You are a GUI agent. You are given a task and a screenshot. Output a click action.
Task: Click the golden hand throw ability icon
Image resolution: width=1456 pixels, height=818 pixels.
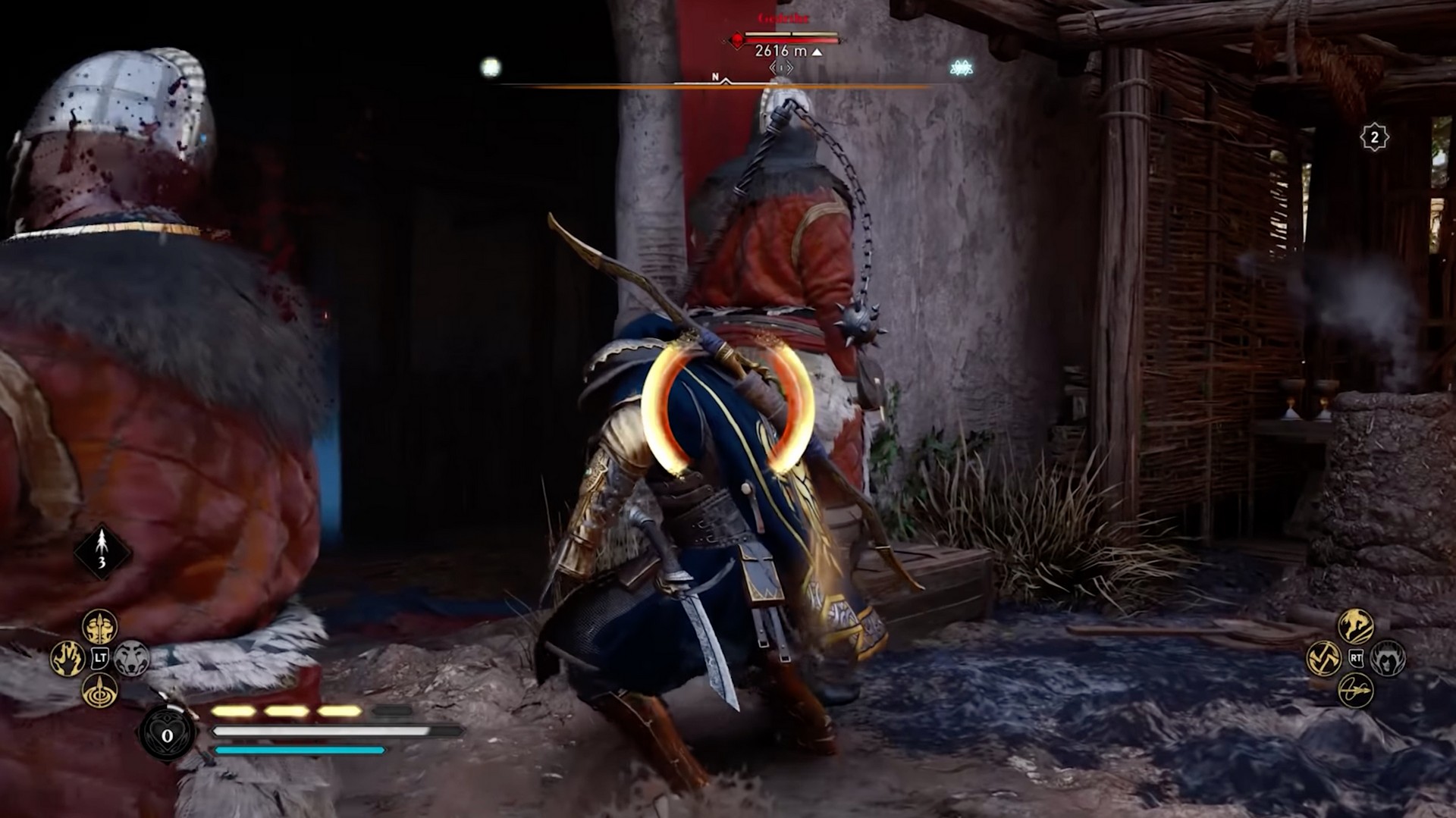[67, 657]
